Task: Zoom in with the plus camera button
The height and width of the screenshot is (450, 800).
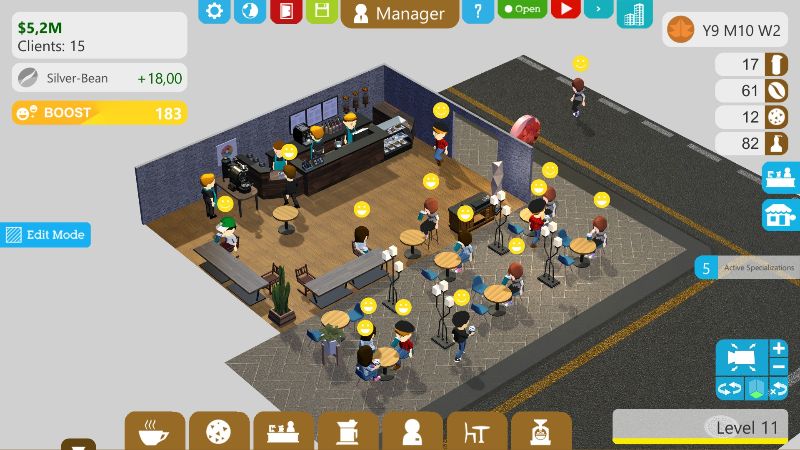Action: pyautogui.click(x=779, y=349)
